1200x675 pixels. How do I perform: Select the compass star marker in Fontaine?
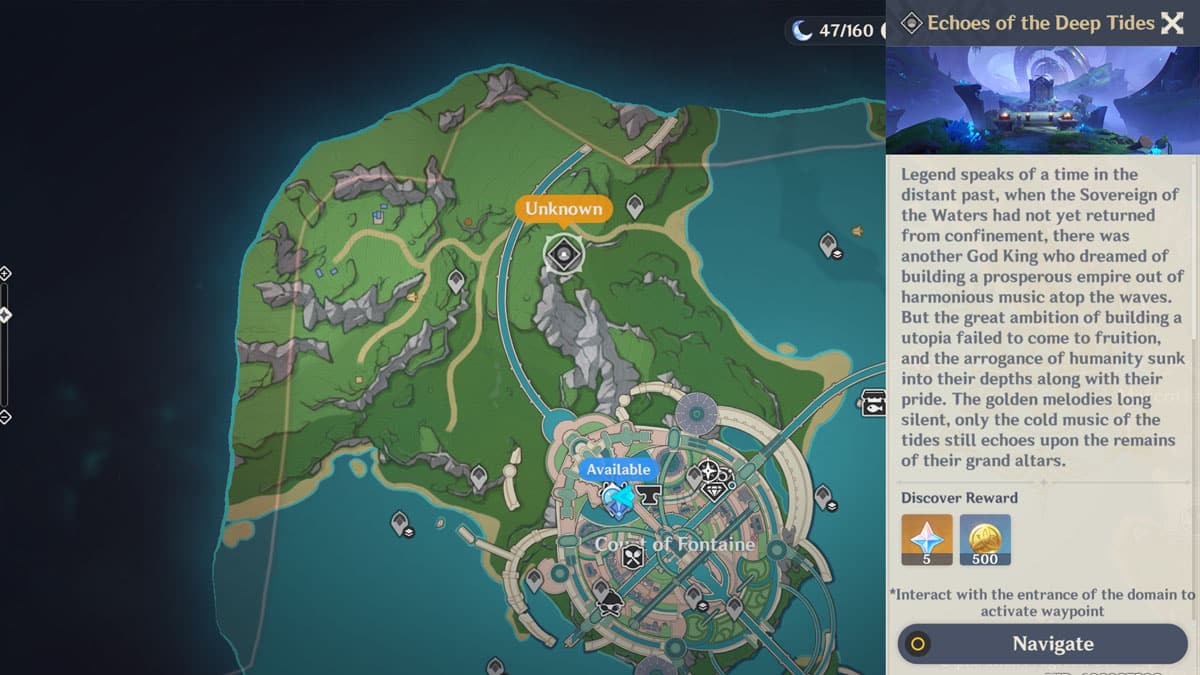pos(709,470)
